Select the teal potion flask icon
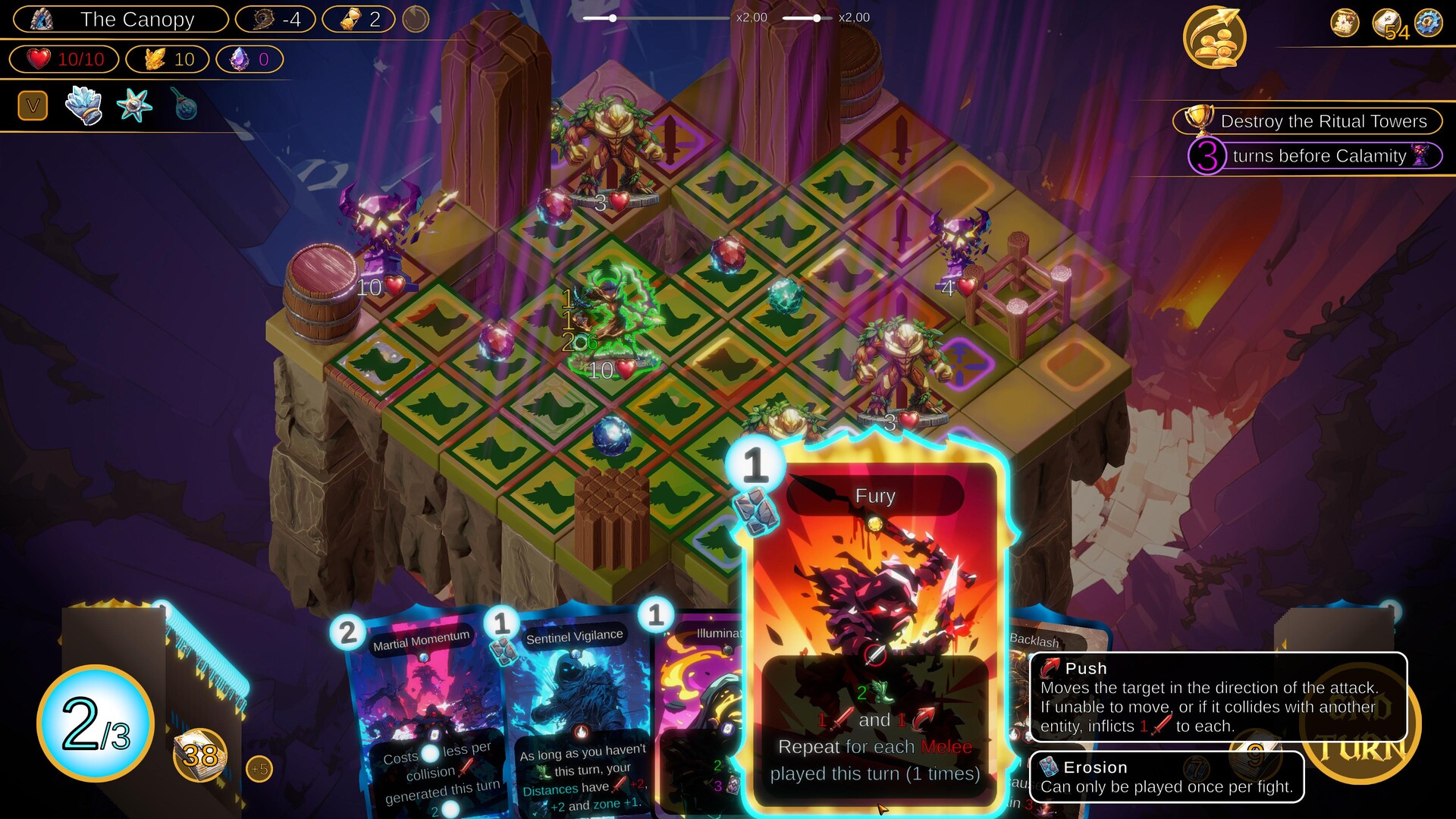Viewport: 1456px width, 819px height. coord(185,106)
